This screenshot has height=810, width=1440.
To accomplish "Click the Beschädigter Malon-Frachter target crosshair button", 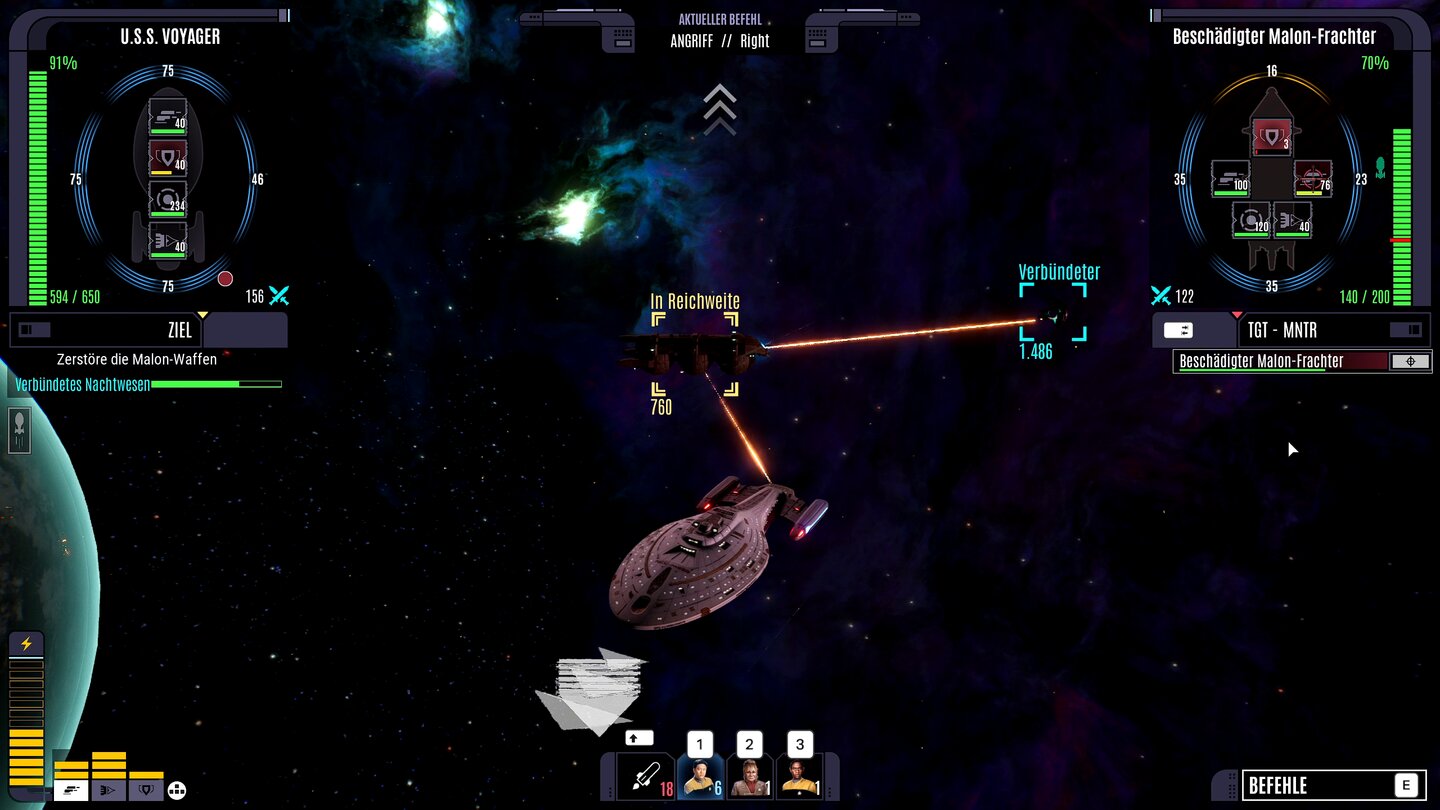I will point(1411,361).
